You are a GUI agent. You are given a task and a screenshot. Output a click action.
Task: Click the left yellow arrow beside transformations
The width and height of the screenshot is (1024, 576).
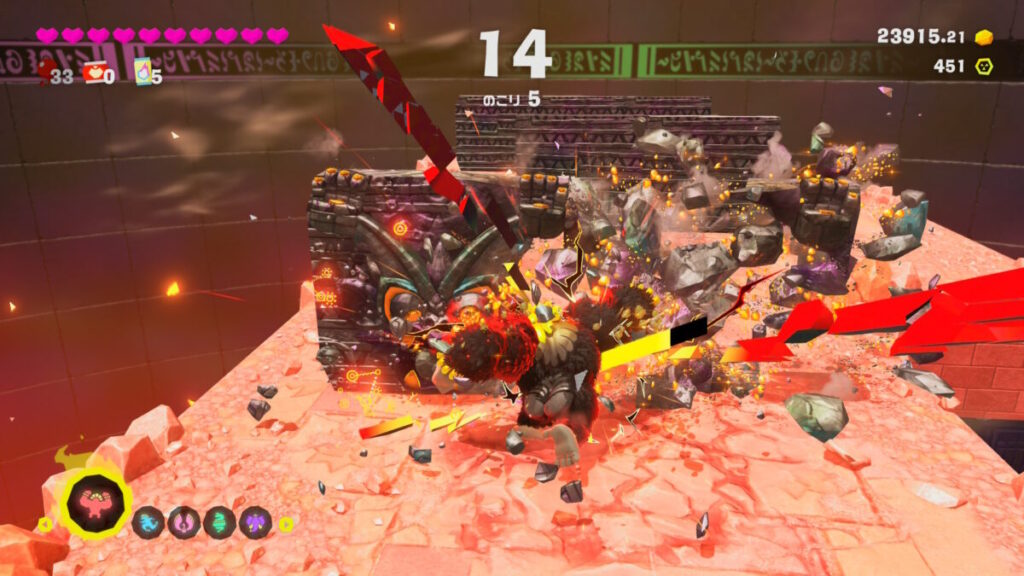[43, 523]
